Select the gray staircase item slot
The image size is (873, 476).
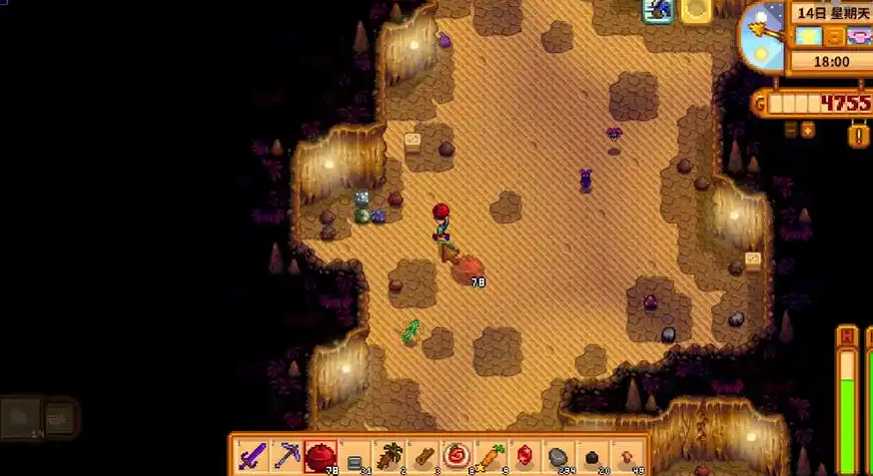354,457
